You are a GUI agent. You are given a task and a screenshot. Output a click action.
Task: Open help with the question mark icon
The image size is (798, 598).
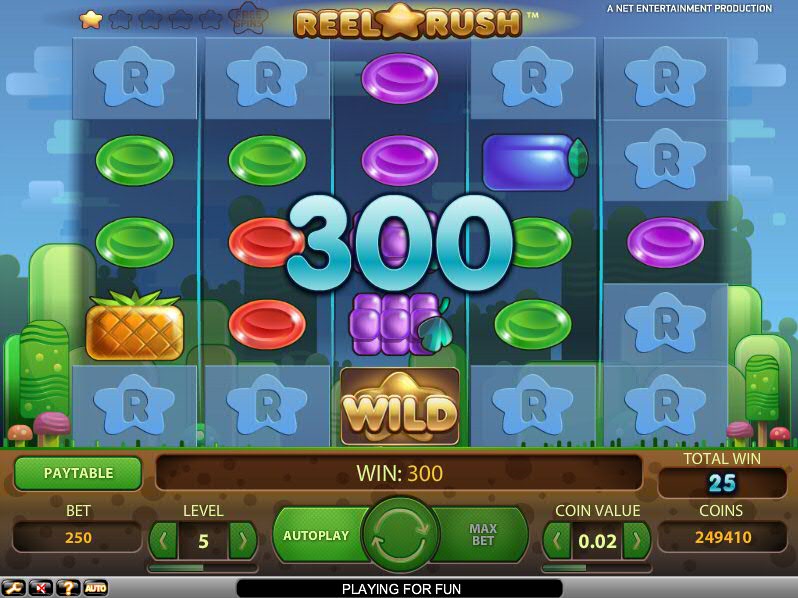point(68,588)
